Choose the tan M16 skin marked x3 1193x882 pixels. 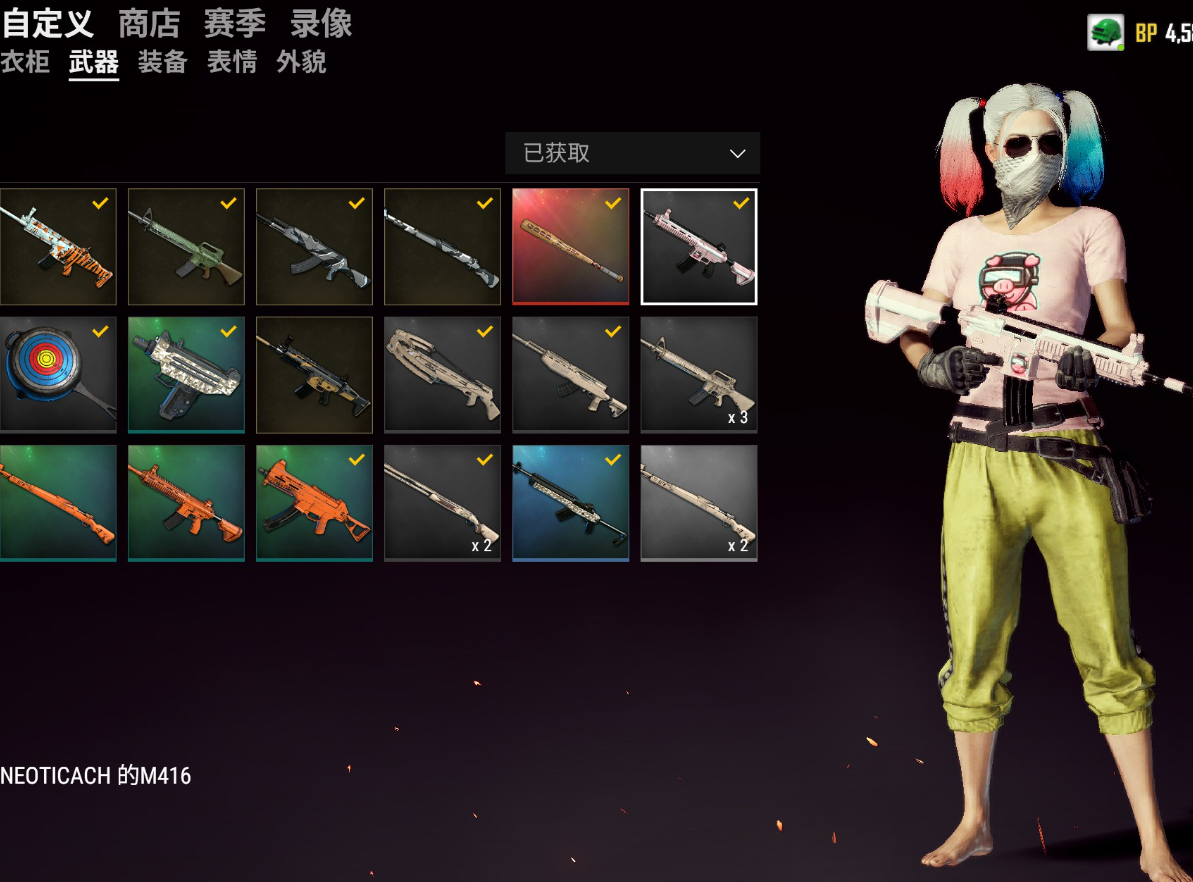pos(699,374)
